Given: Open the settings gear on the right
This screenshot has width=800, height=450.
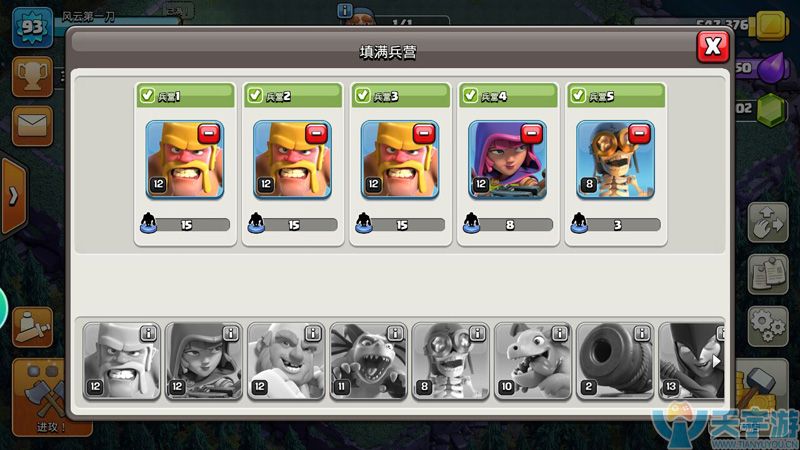Looking at the screenshot, I should [x=768, y=324].
